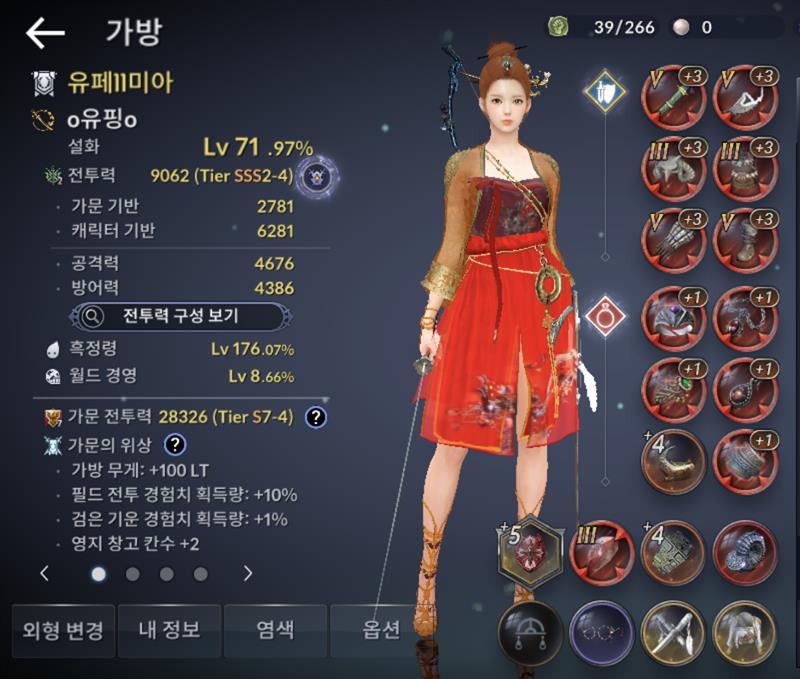This screenshot has width=800, height=679.
Task: Open the 염색 dye menu
Action: pyautogui.click(x=274, y=631)
